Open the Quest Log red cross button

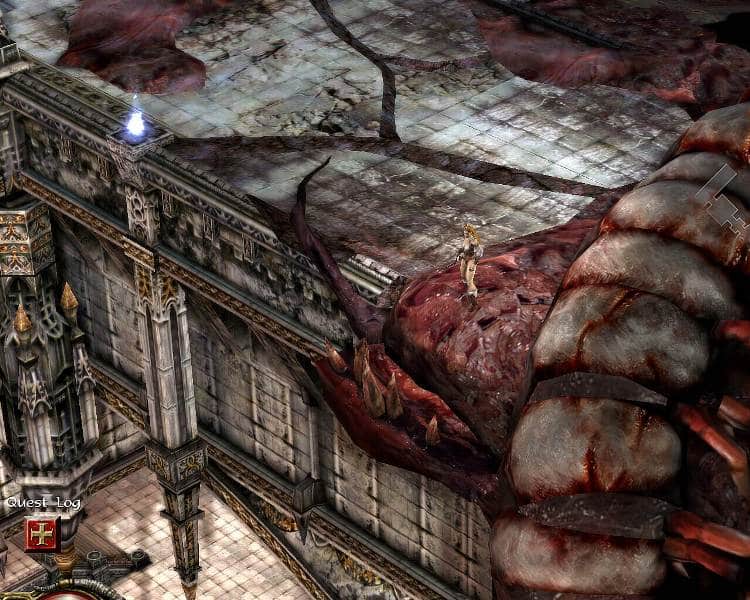(x=42, y=534)
